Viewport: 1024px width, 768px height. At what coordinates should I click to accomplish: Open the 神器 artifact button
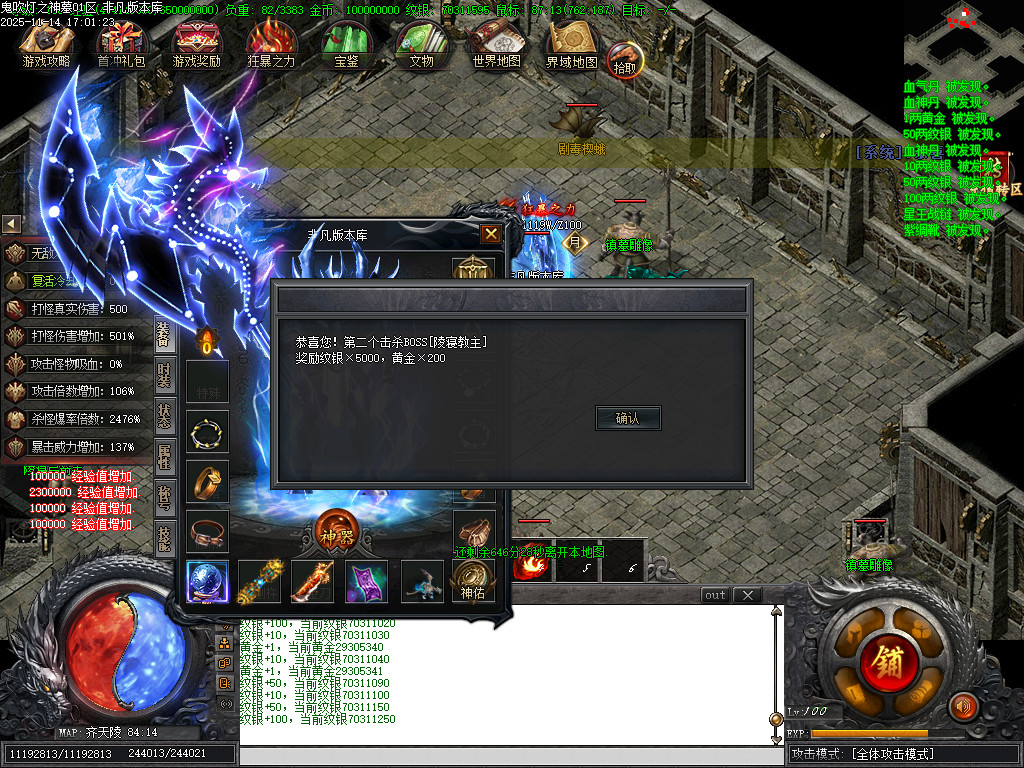[x=335, y=530]
